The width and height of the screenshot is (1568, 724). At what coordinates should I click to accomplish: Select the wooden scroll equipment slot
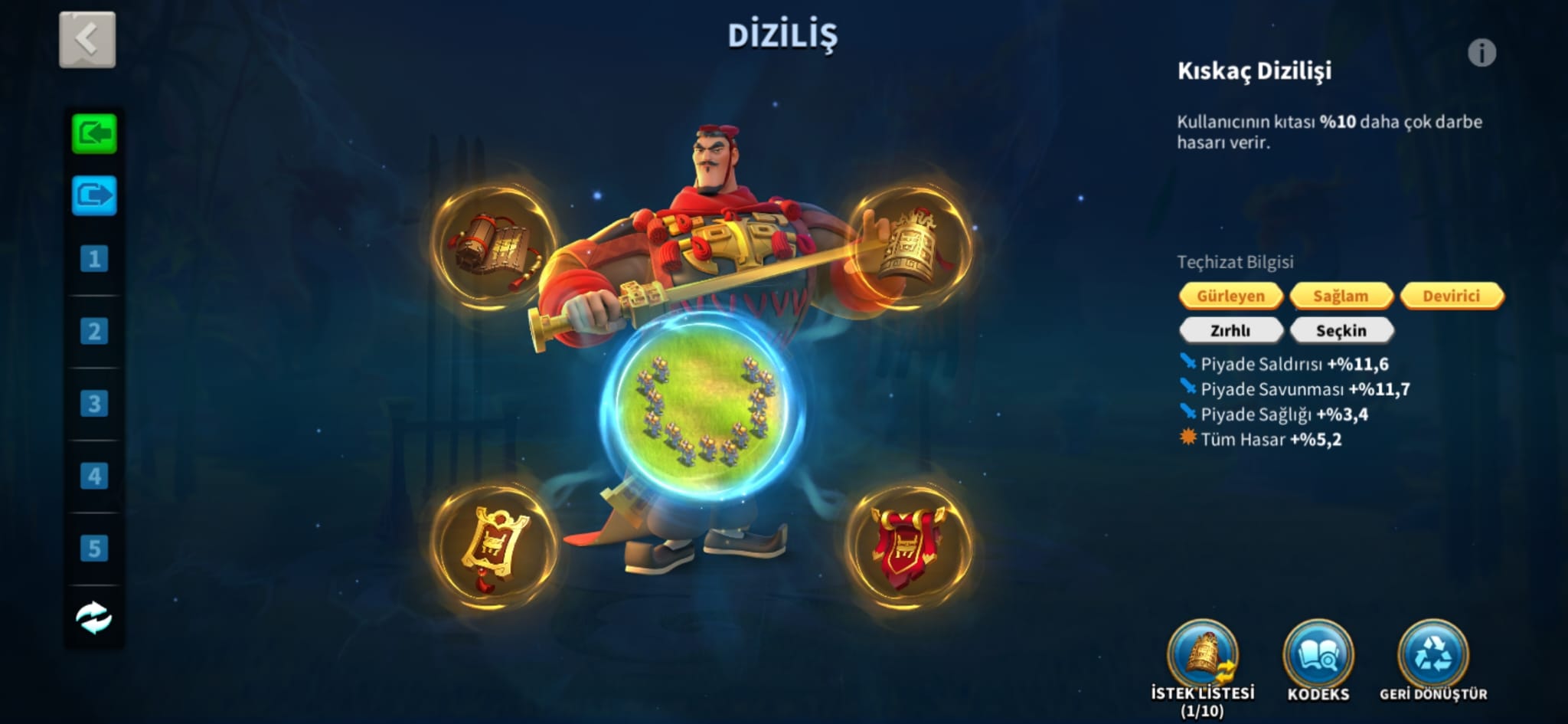(494, 247)
